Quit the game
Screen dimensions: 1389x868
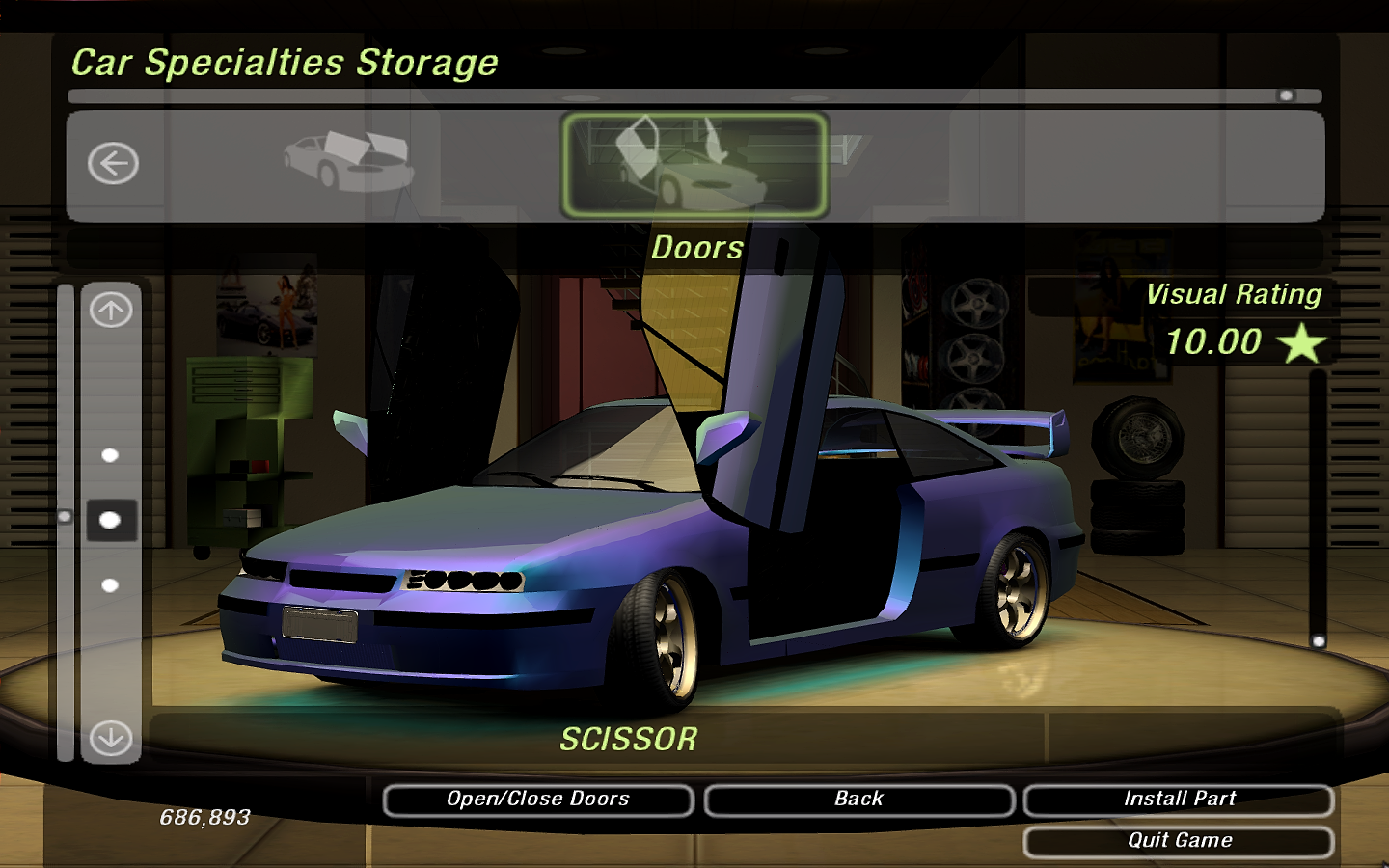1179,841
